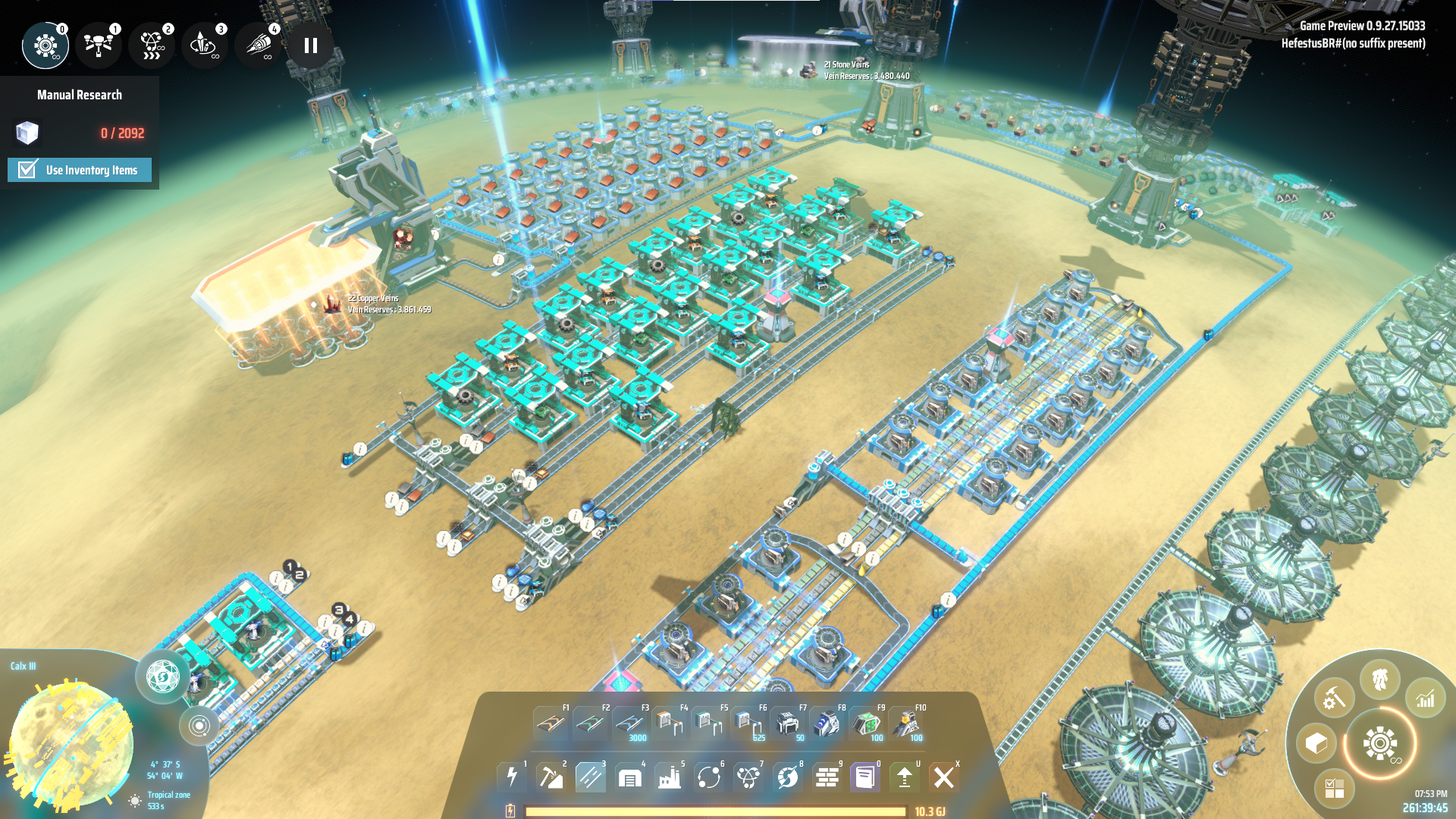Open the factory production build category
Viewport: 1456px width, 819px height.
click(669, 777)
